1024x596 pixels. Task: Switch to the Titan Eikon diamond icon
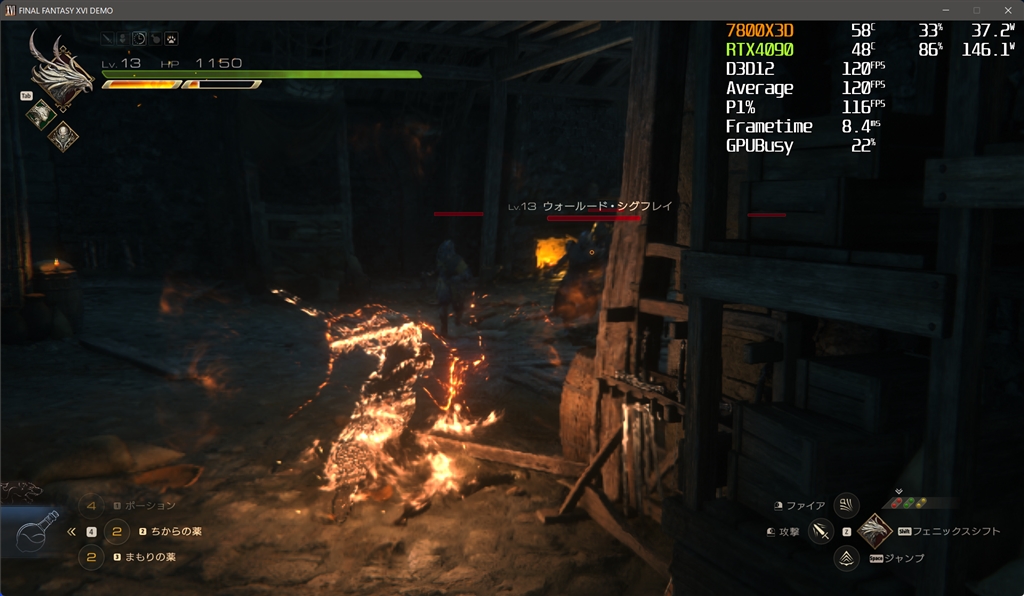[63, 134]
